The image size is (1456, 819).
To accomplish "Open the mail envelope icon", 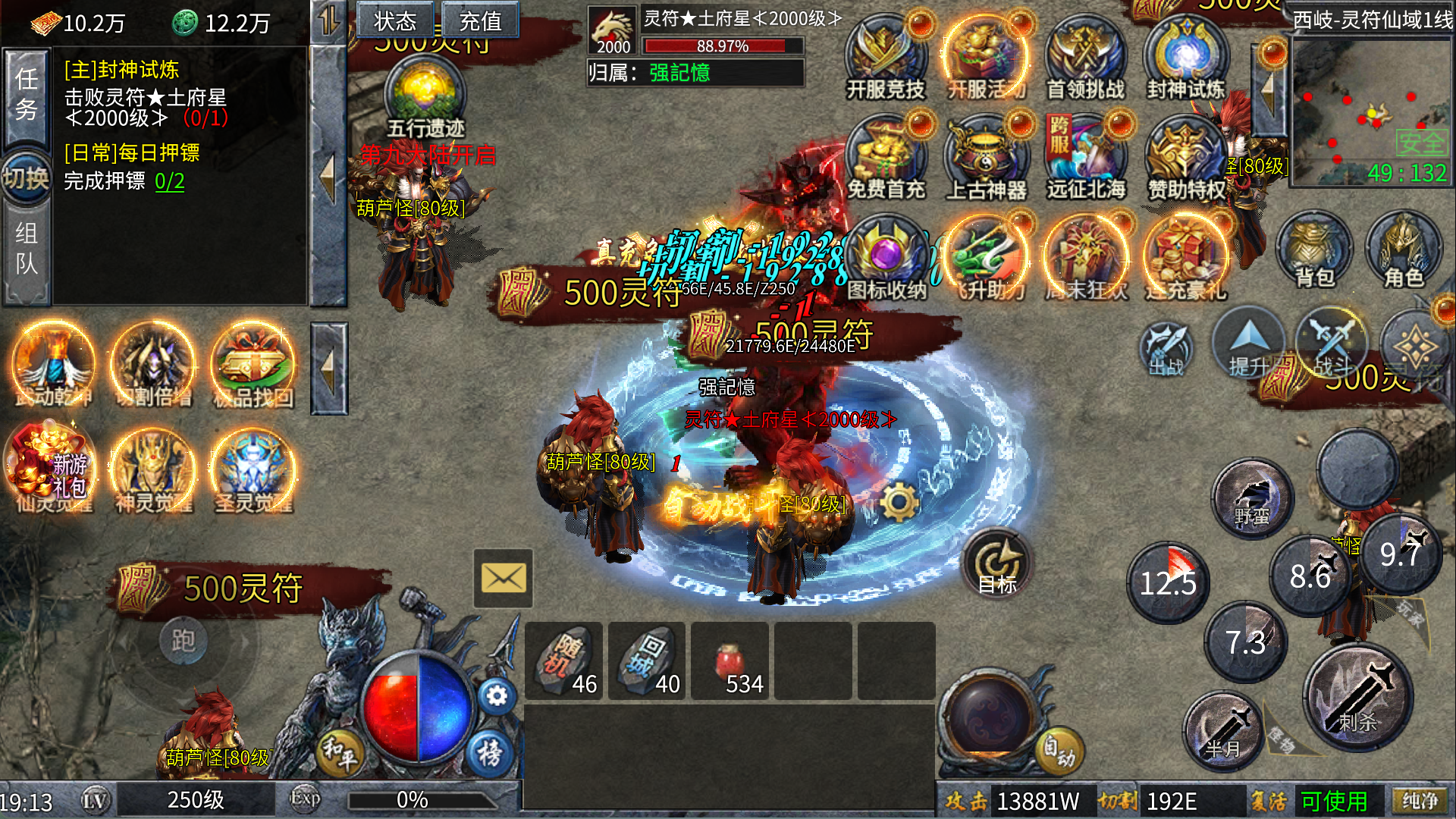I will point(503,579).
